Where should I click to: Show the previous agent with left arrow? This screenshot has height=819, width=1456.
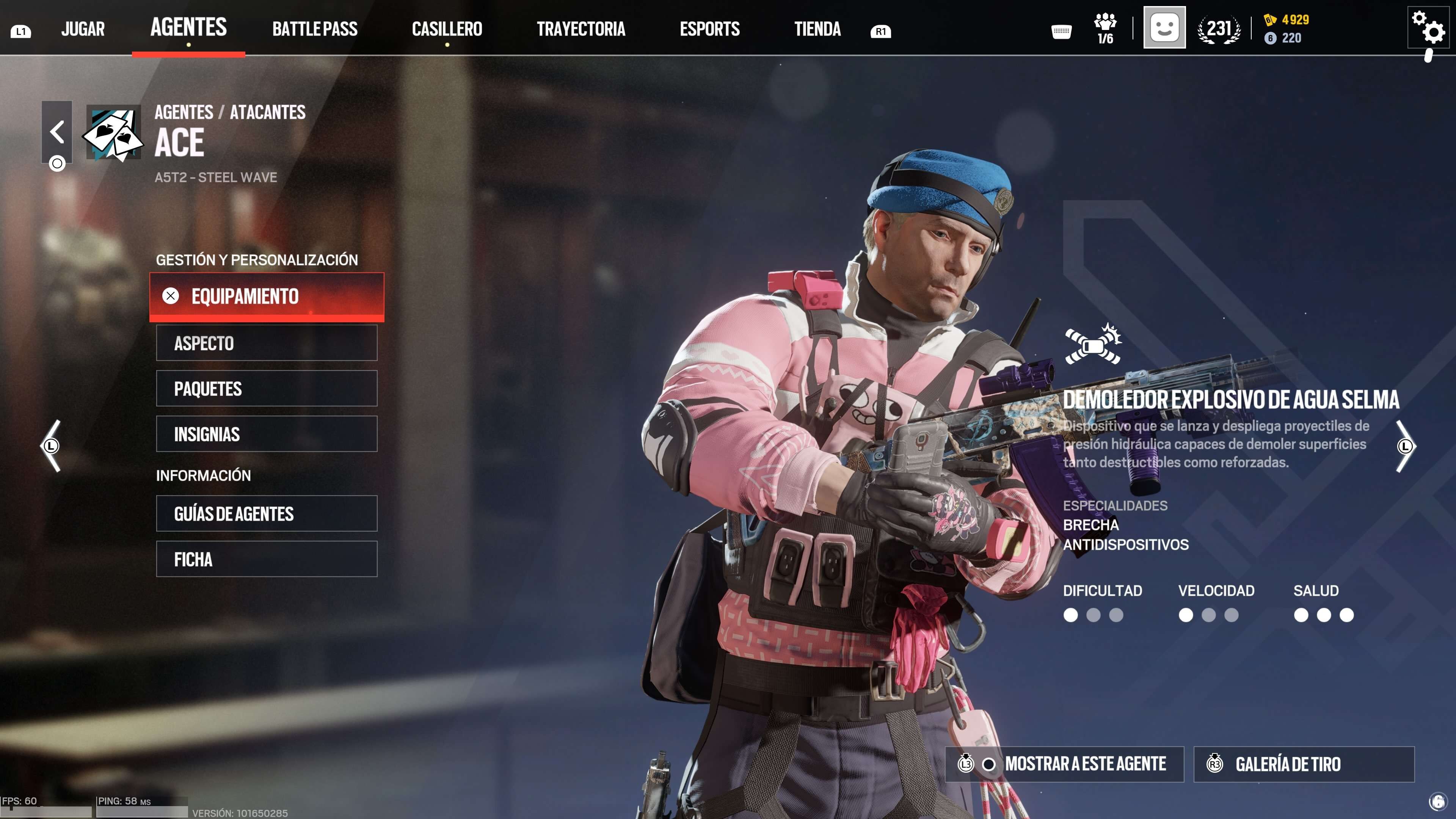click(x=51, y=446)
